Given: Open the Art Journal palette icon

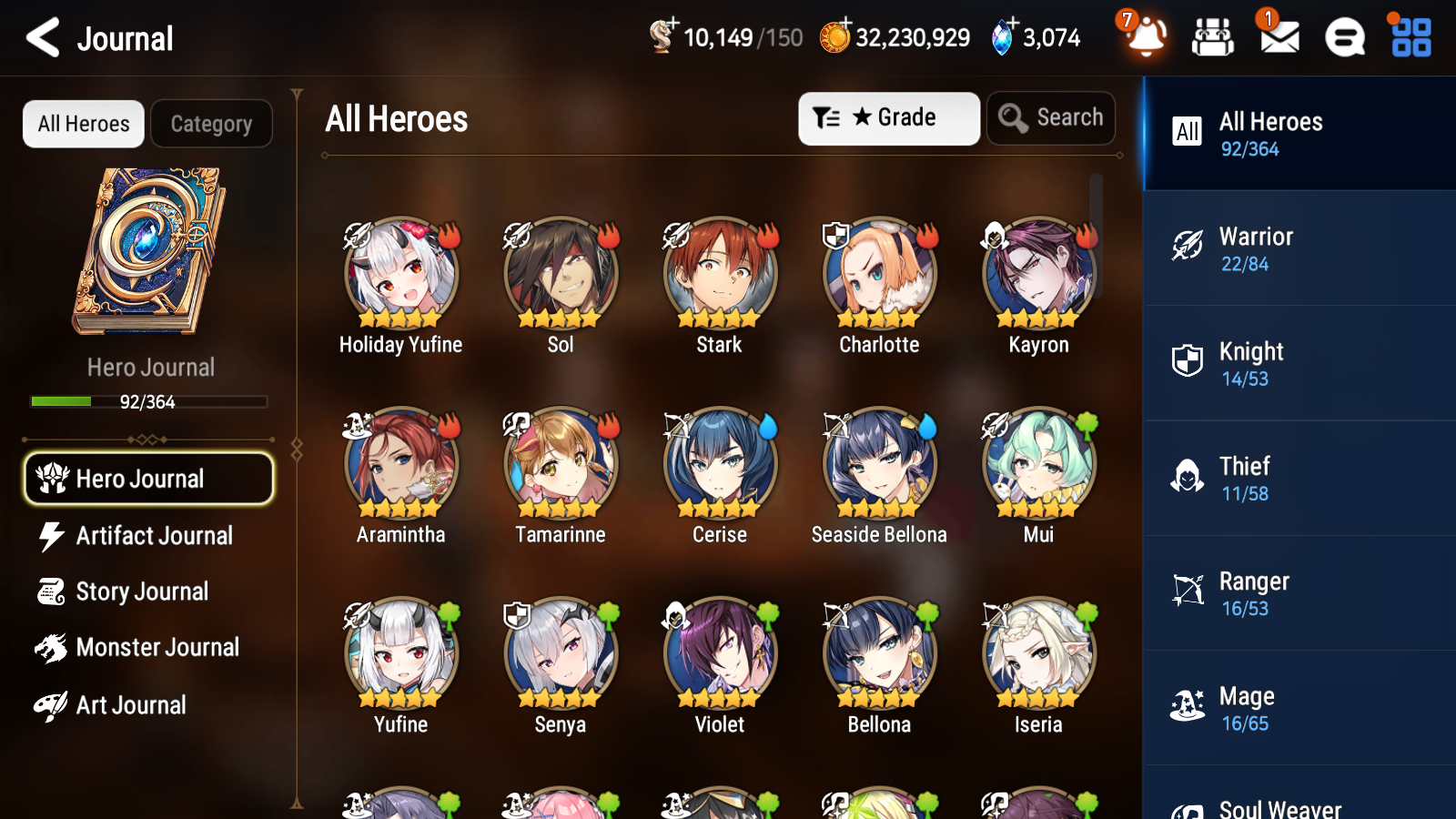Looking at the screenshot, I should click(x=51, y=704).
